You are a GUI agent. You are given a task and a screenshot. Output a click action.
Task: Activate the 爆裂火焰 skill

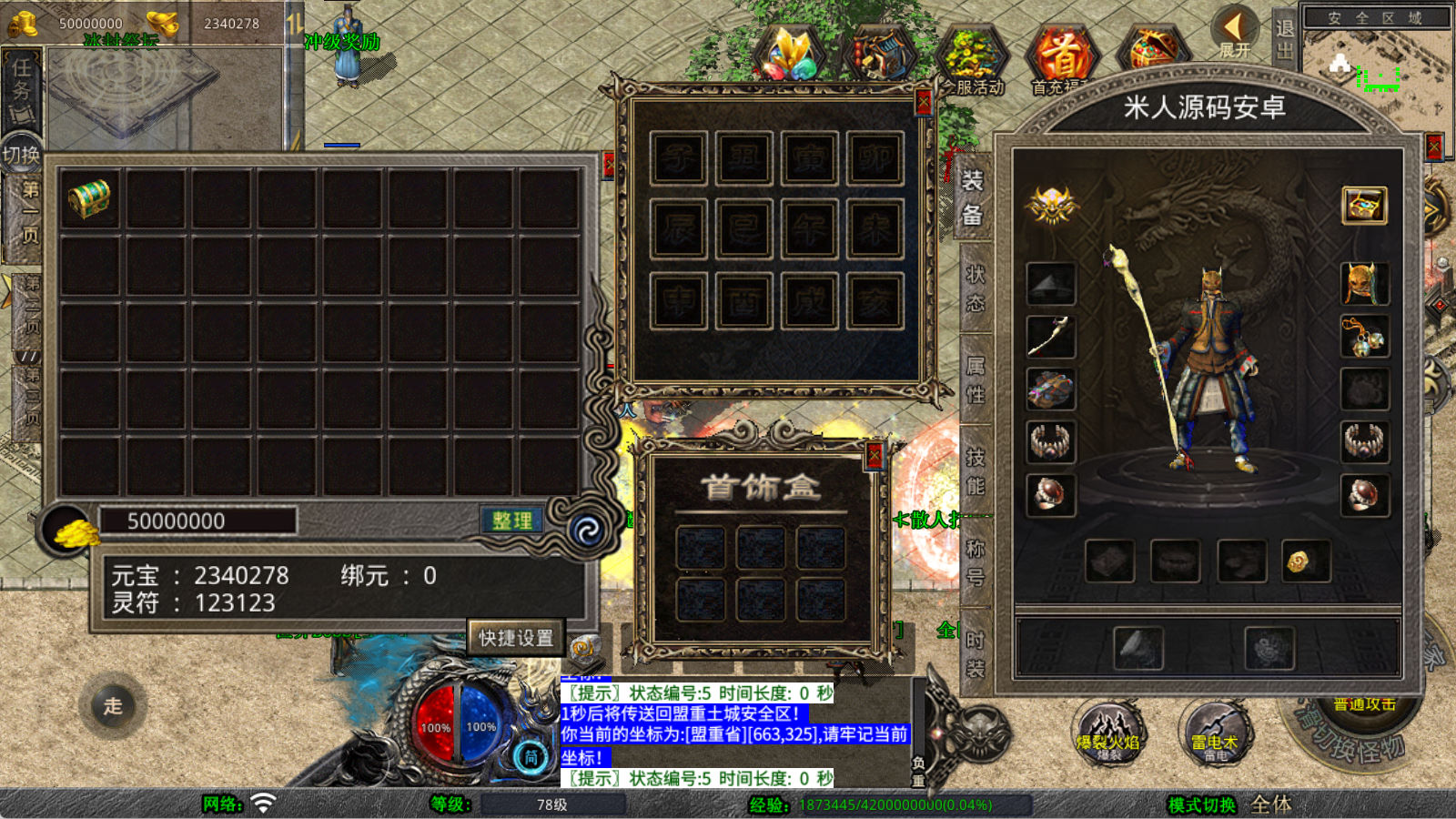(1108, 733)
